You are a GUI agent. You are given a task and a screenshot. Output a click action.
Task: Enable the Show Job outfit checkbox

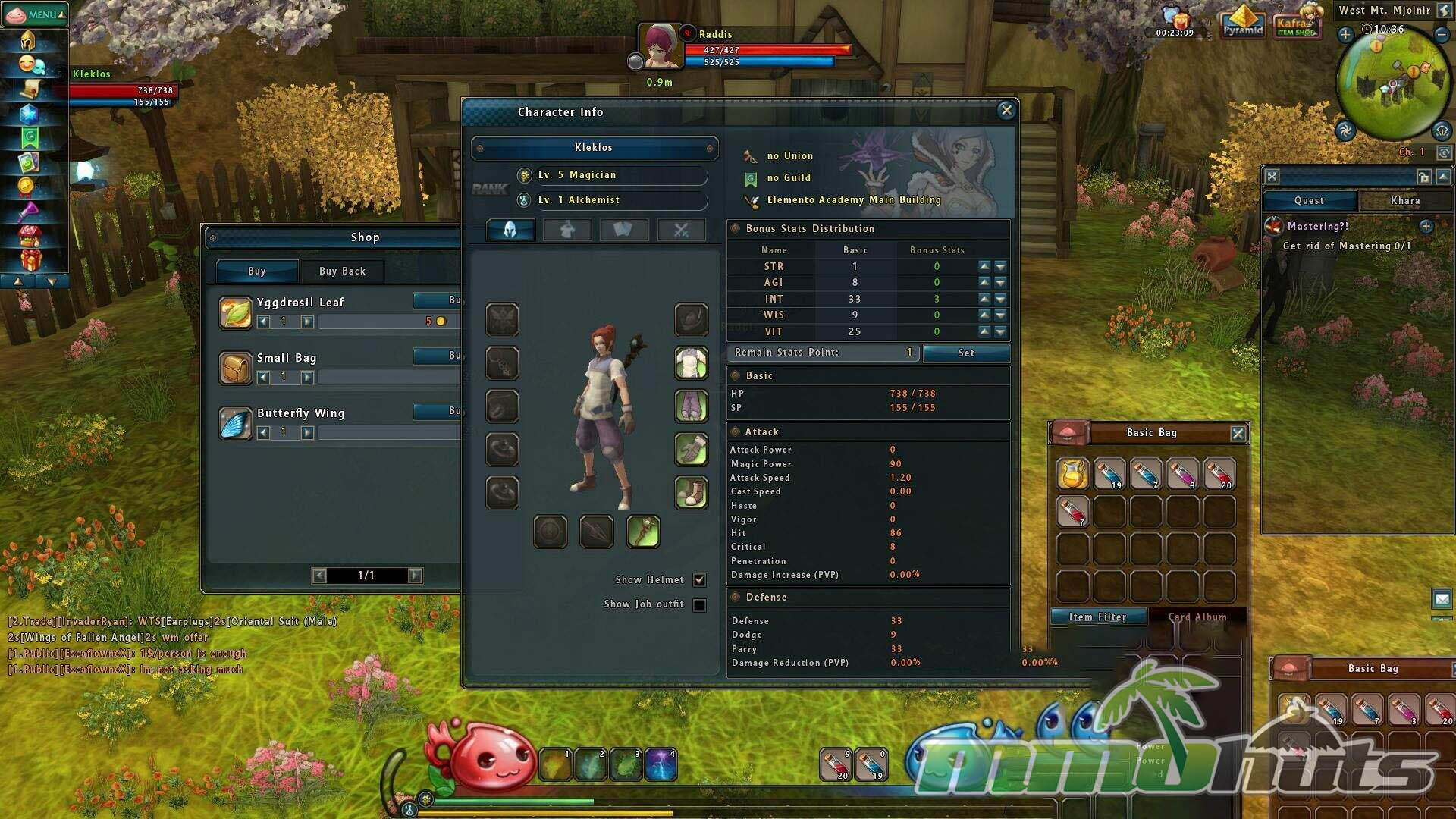click(699, 605)
